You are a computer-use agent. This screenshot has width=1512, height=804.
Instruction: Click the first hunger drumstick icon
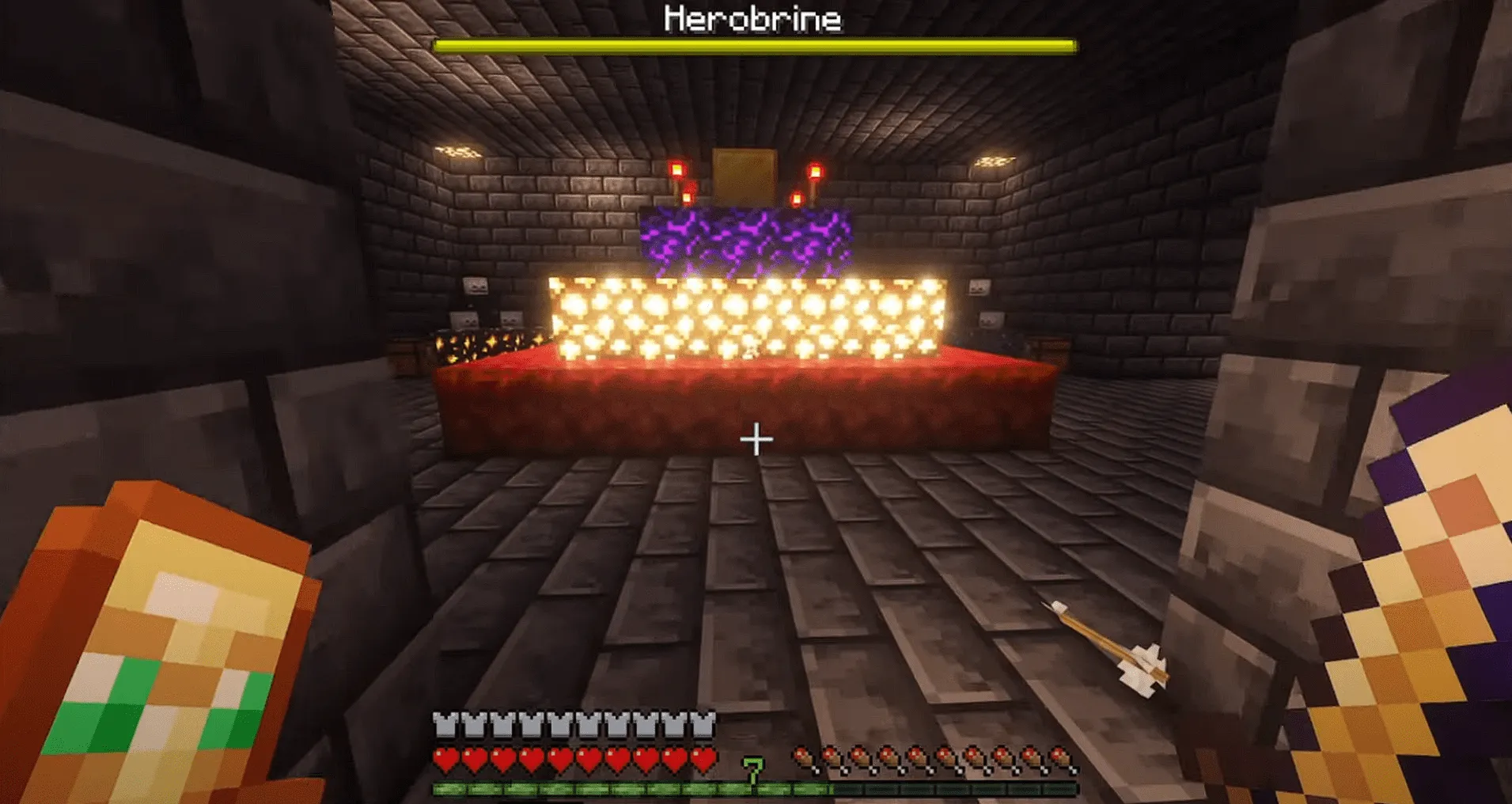[x=803, y=757]
